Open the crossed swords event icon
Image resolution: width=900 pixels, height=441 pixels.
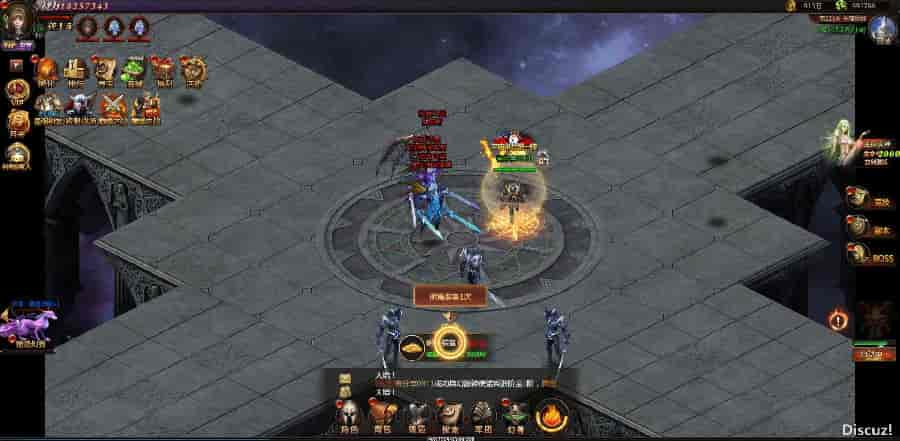coord(113,103)
